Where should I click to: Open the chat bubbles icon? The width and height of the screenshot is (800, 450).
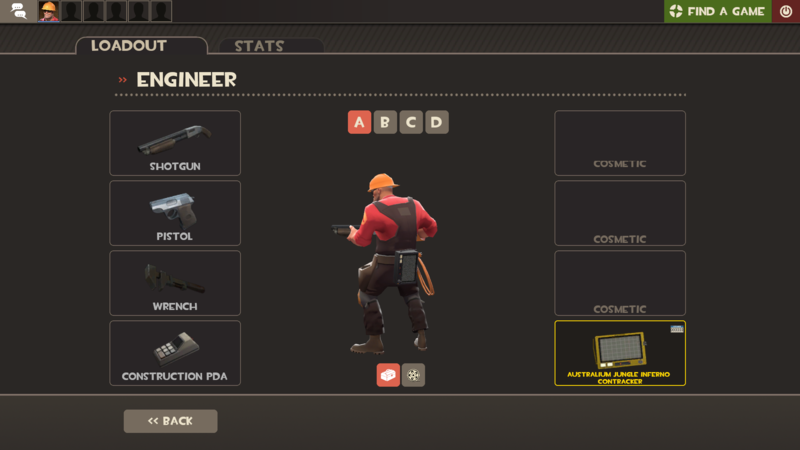18,11
